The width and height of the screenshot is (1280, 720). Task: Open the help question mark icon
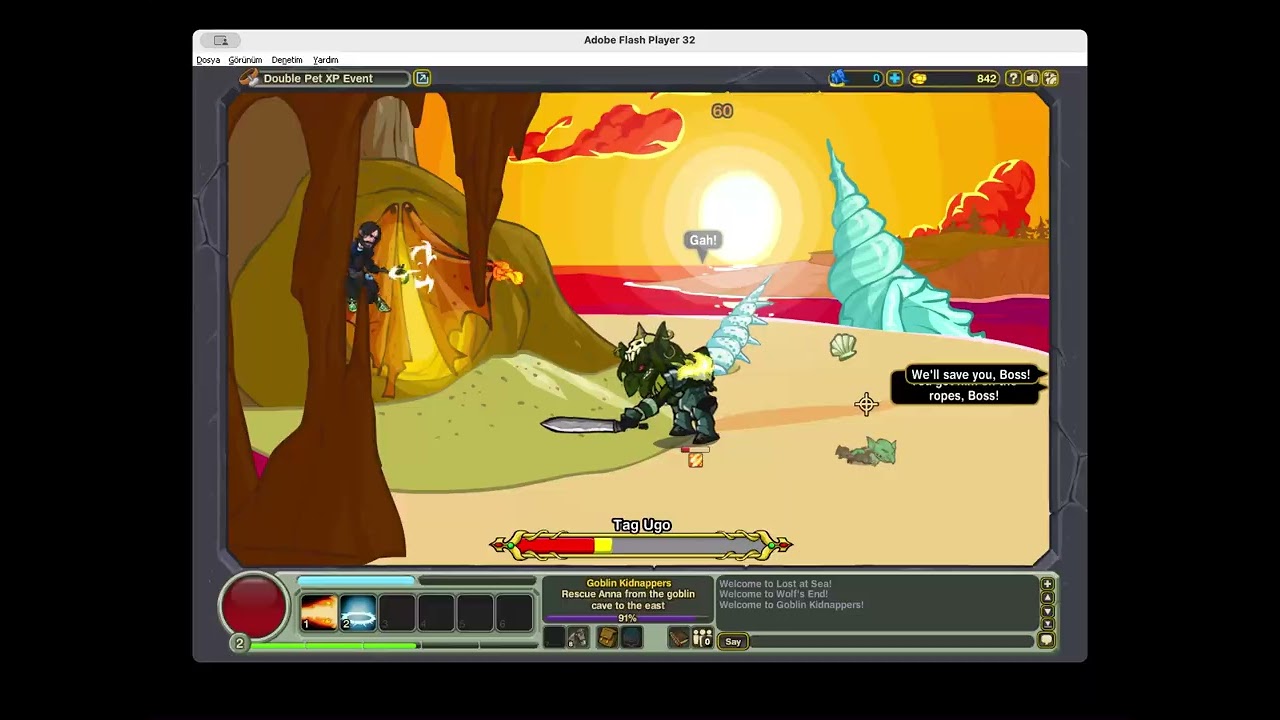tap(1013, 79)
